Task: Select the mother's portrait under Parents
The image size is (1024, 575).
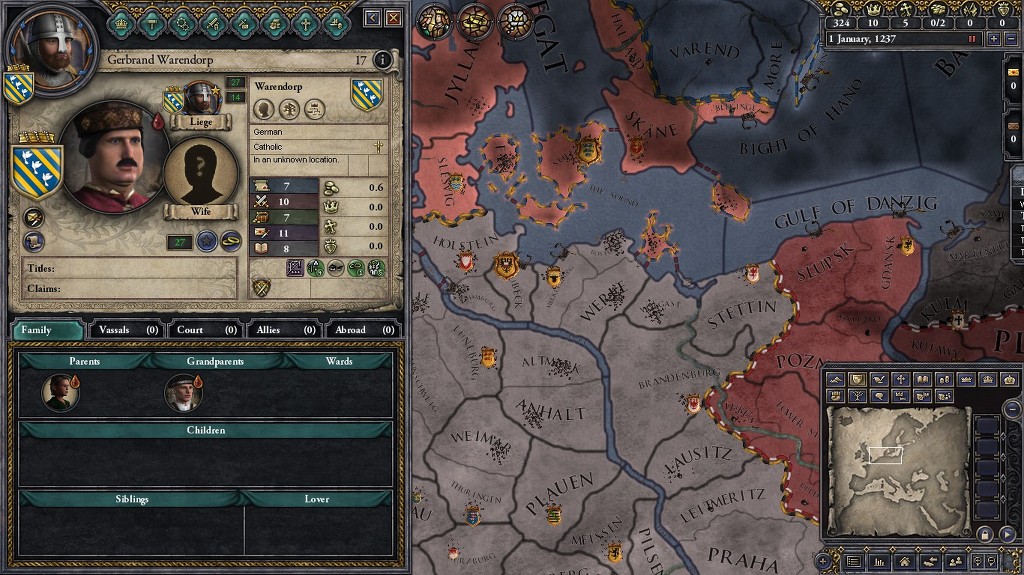Action: click(60, 393)
